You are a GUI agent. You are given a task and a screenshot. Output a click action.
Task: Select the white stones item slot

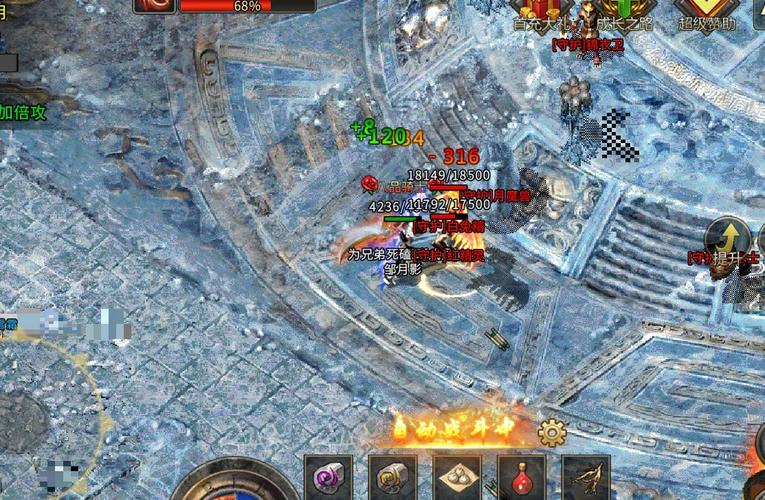pos(457,478)
